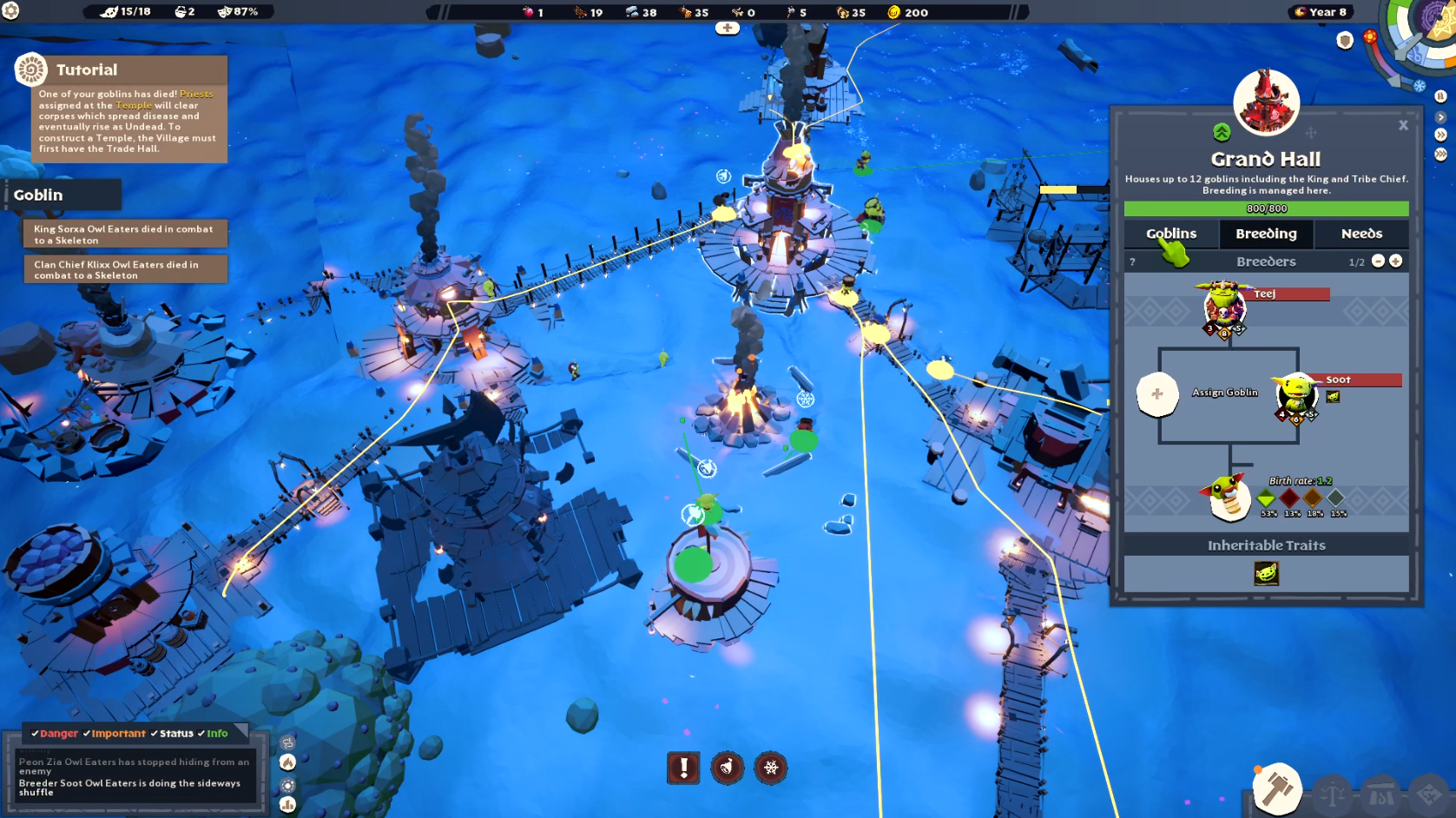Toggle the Important message filter
Image resolution: width=1456 pixels, height=818 pixels.
(115, 734)
